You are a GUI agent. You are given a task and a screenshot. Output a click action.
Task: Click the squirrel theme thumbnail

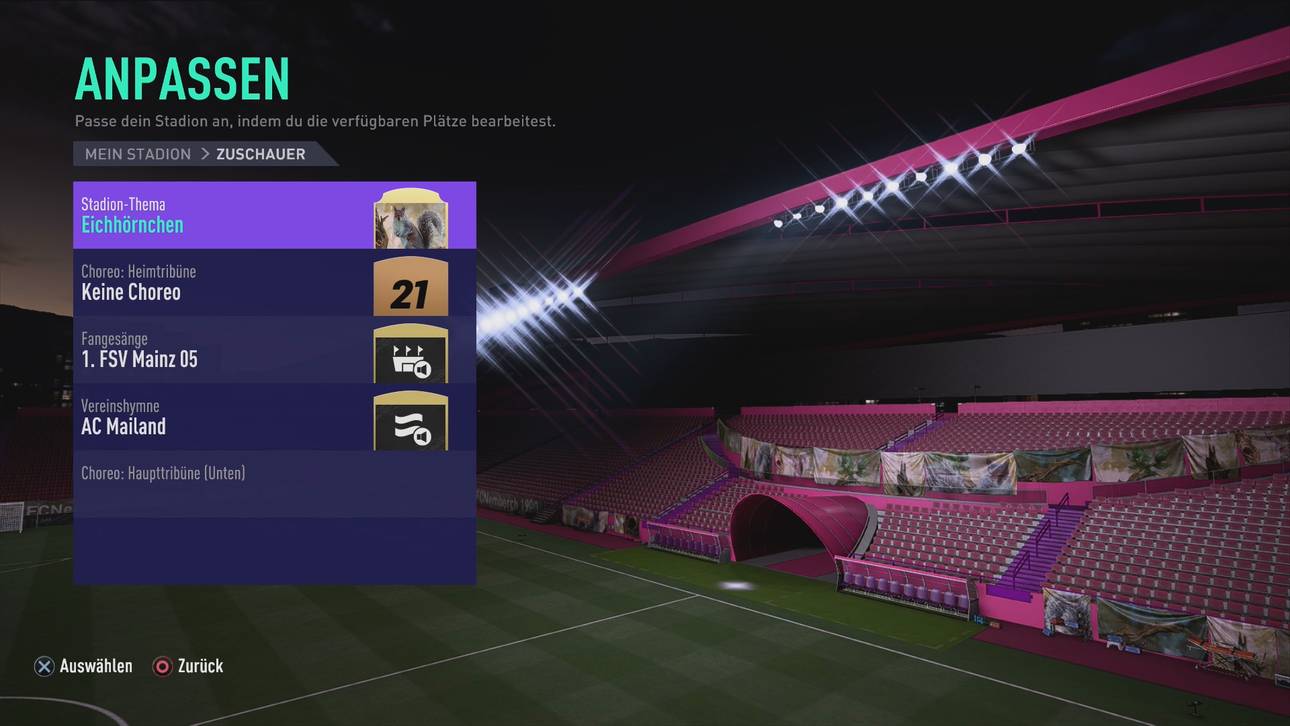tap(410, 218)
